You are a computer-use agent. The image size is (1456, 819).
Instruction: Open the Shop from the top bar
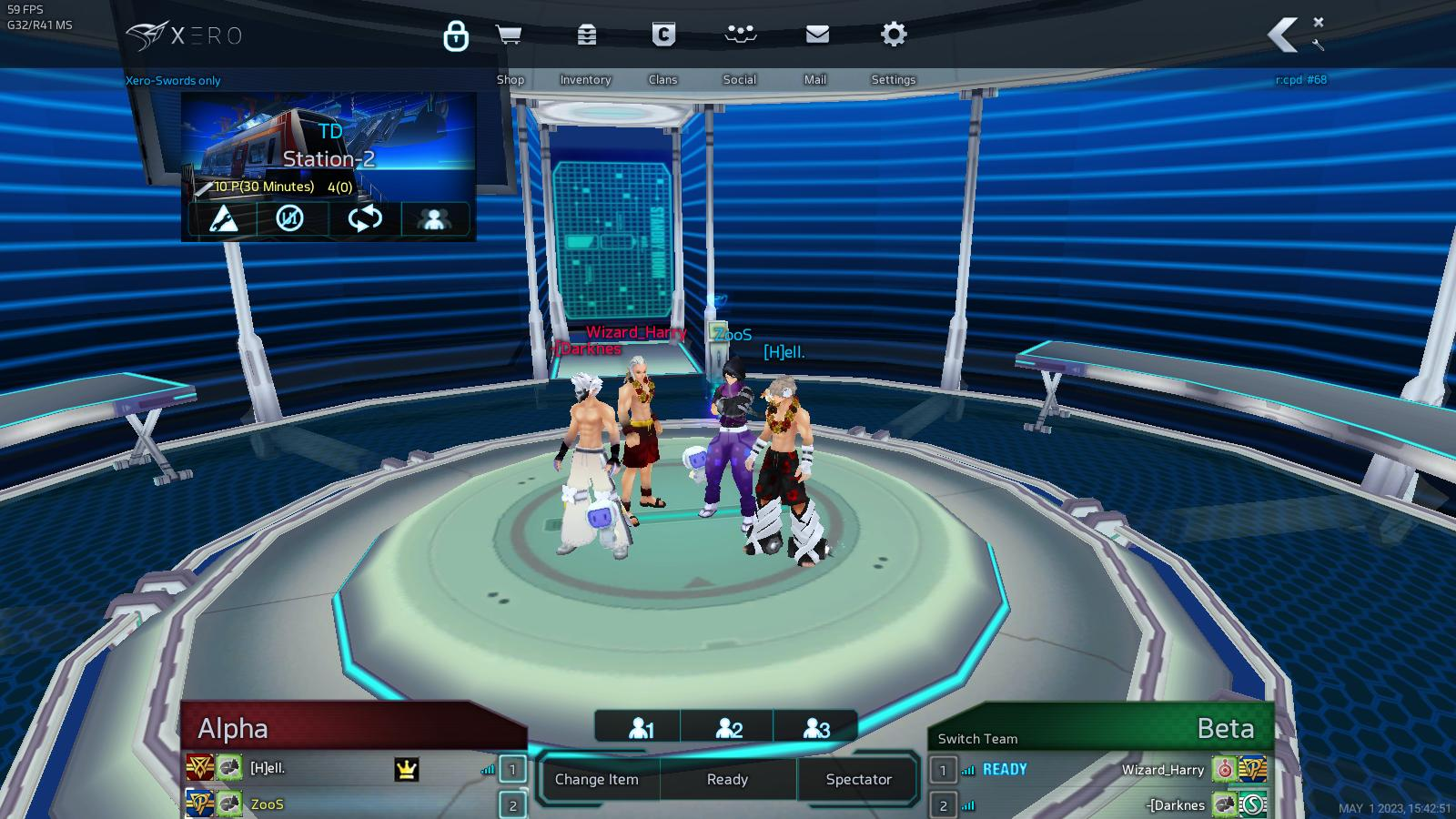(509, 35)
